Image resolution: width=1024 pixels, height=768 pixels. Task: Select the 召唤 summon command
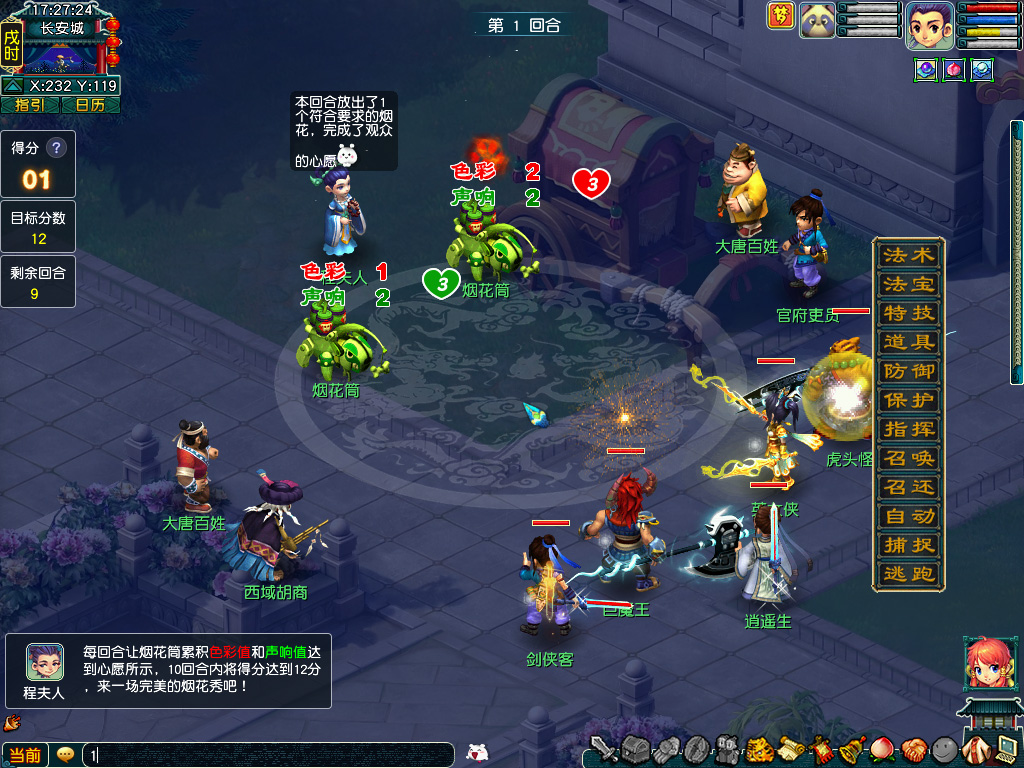(908, 459)
